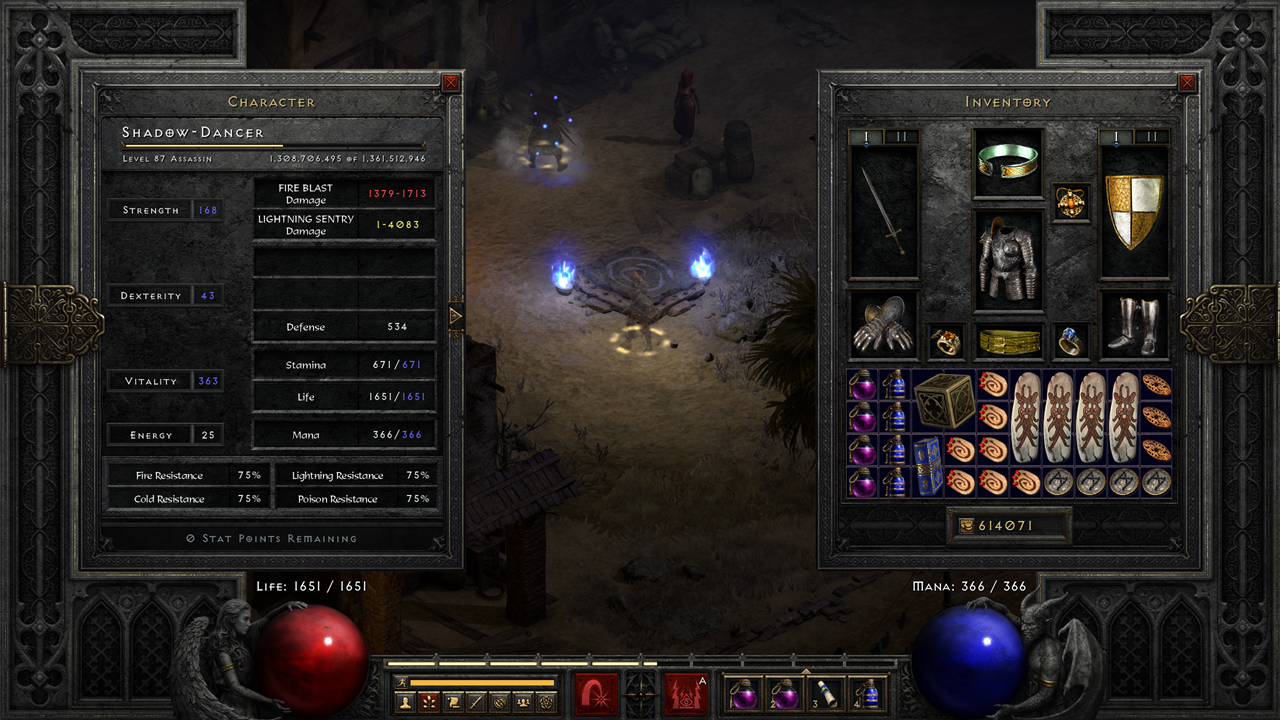Click the yellow stamina bar
Viewport: 1280px width, 720px height.
tap(481, 682)
